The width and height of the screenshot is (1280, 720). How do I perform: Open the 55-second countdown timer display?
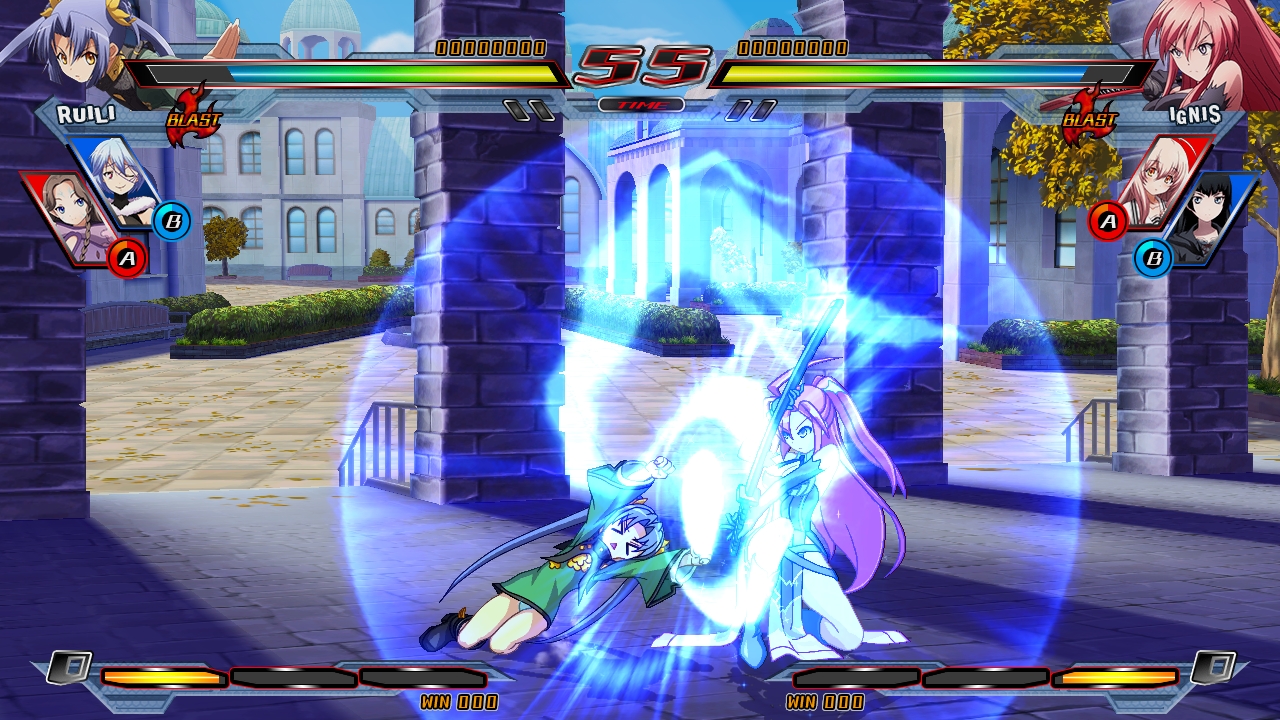[x=640, y=62]
